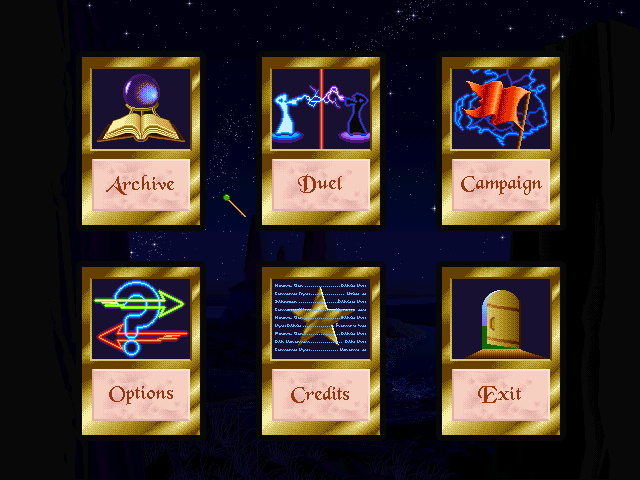Open the Options menu

click(141, 394)
